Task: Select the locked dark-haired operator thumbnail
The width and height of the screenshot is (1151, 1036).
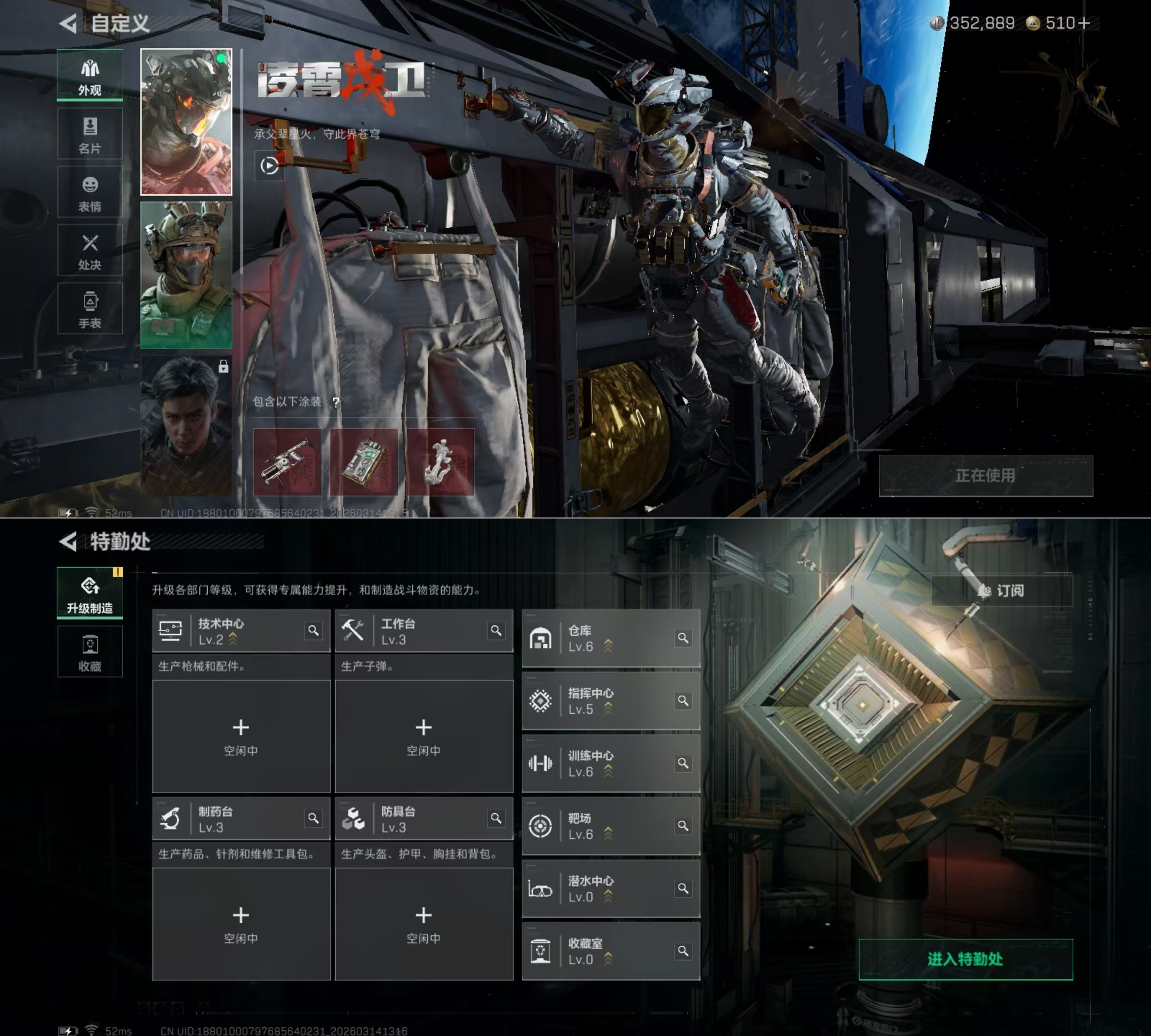Action: point(186,426)
